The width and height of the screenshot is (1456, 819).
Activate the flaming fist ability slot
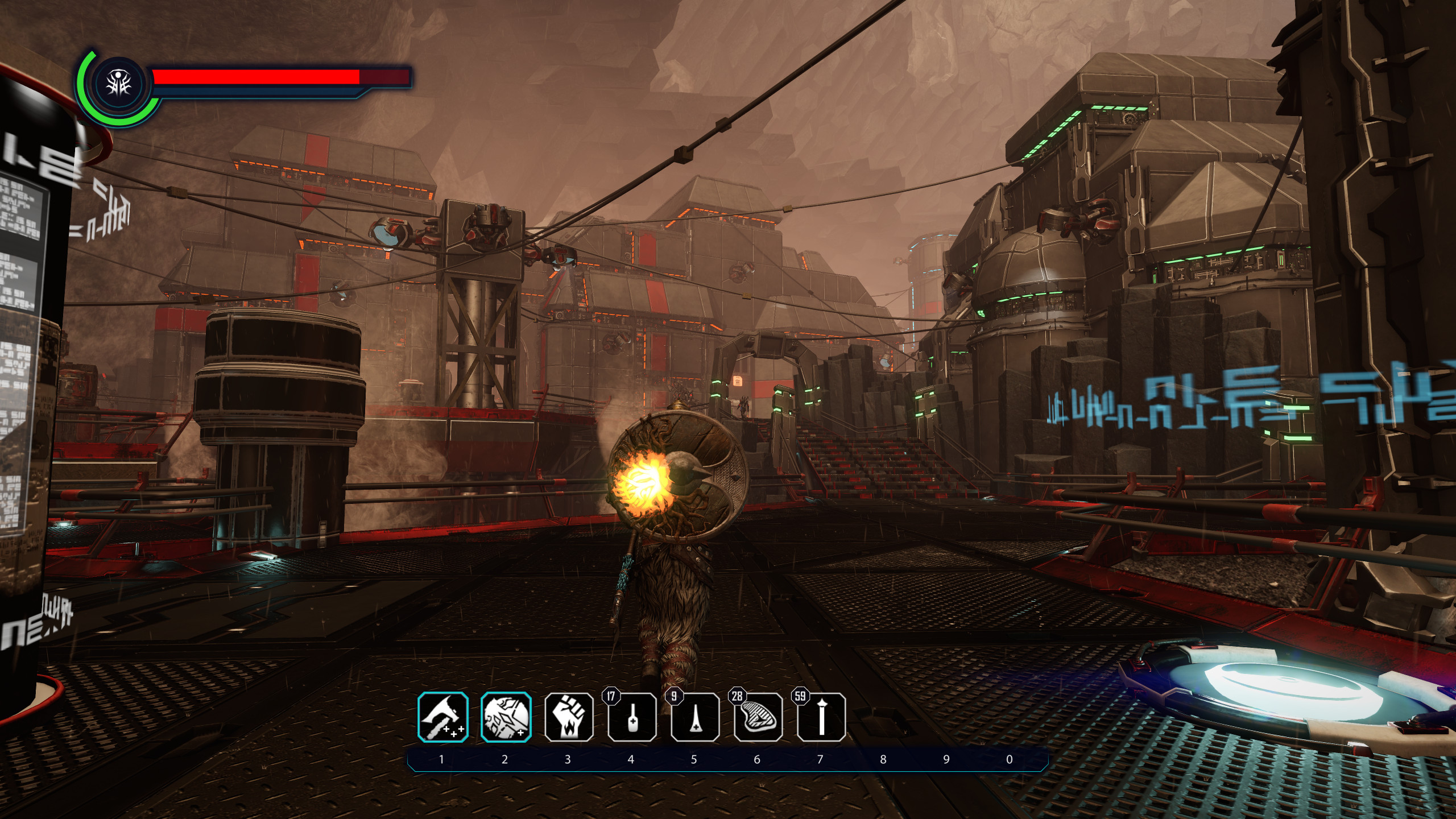click(x=569, y=717)
